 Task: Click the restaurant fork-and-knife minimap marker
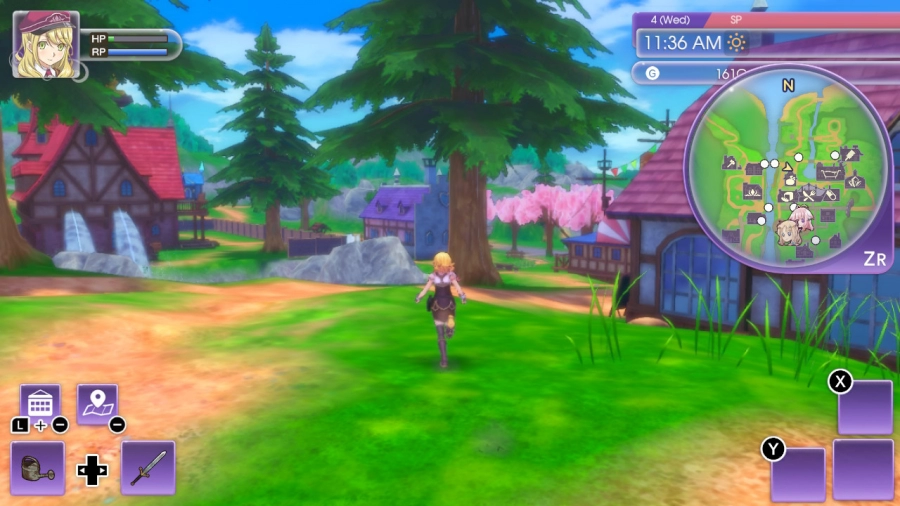point(808,195)
